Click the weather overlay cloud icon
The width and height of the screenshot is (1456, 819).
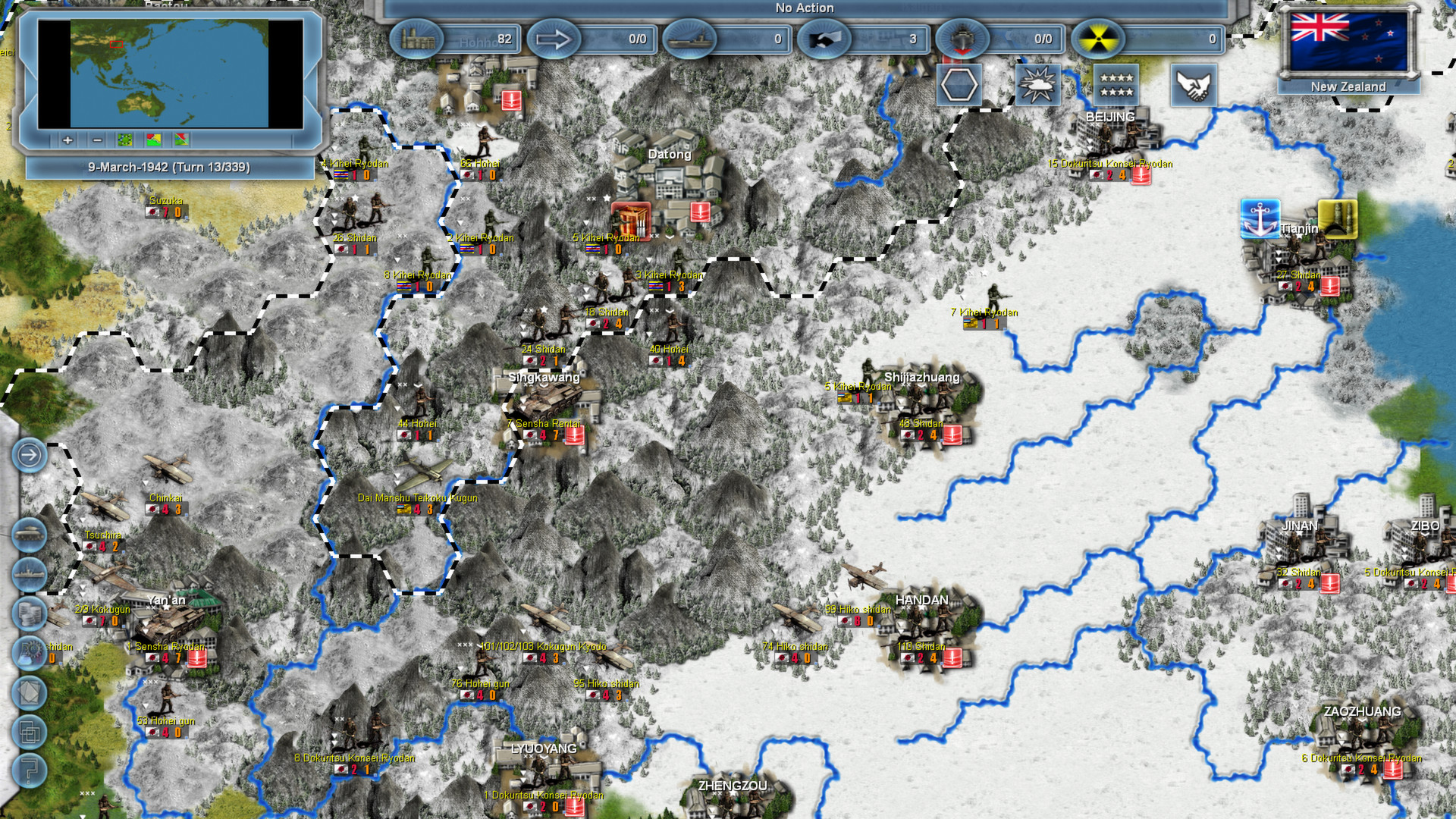pyautogui.click(x=1038, y=85)
